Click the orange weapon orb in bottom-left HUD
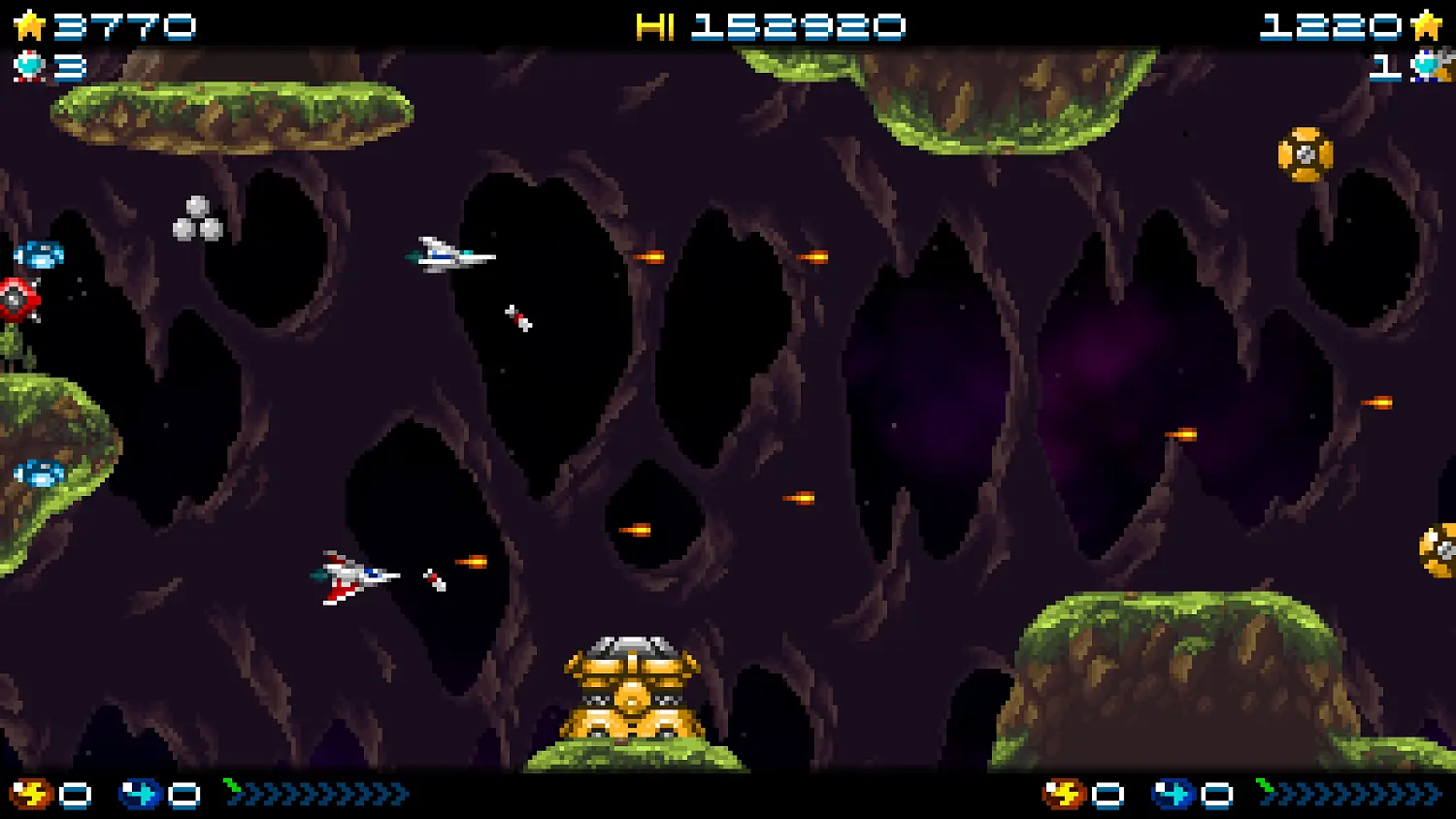Screen dimensions: 1456x819 pos(29,794)
